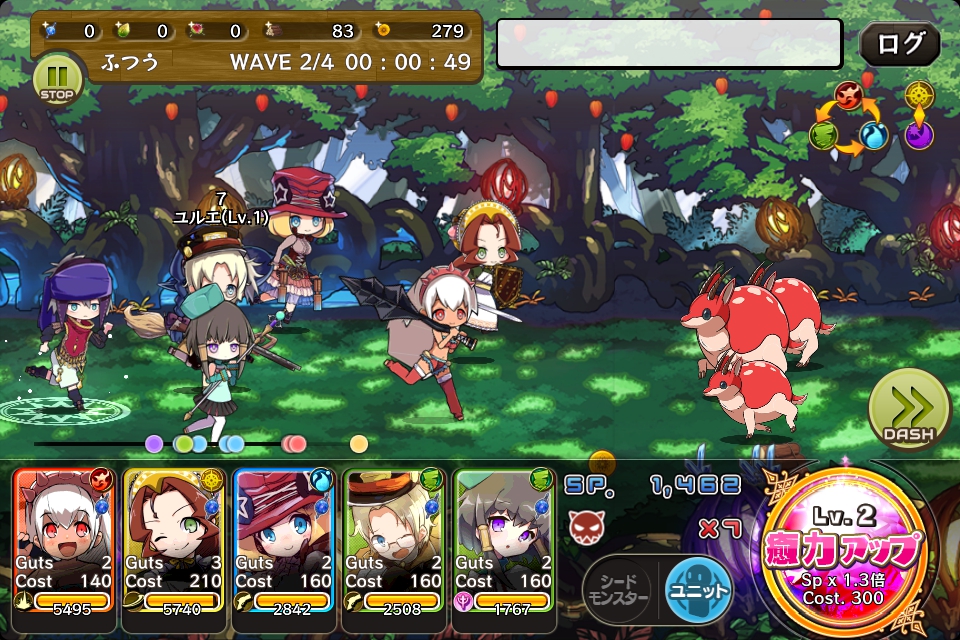The image size is (960, 640).
Task: Summon the purple-eyed dark-haired unit card
Action: coord(505,540)
